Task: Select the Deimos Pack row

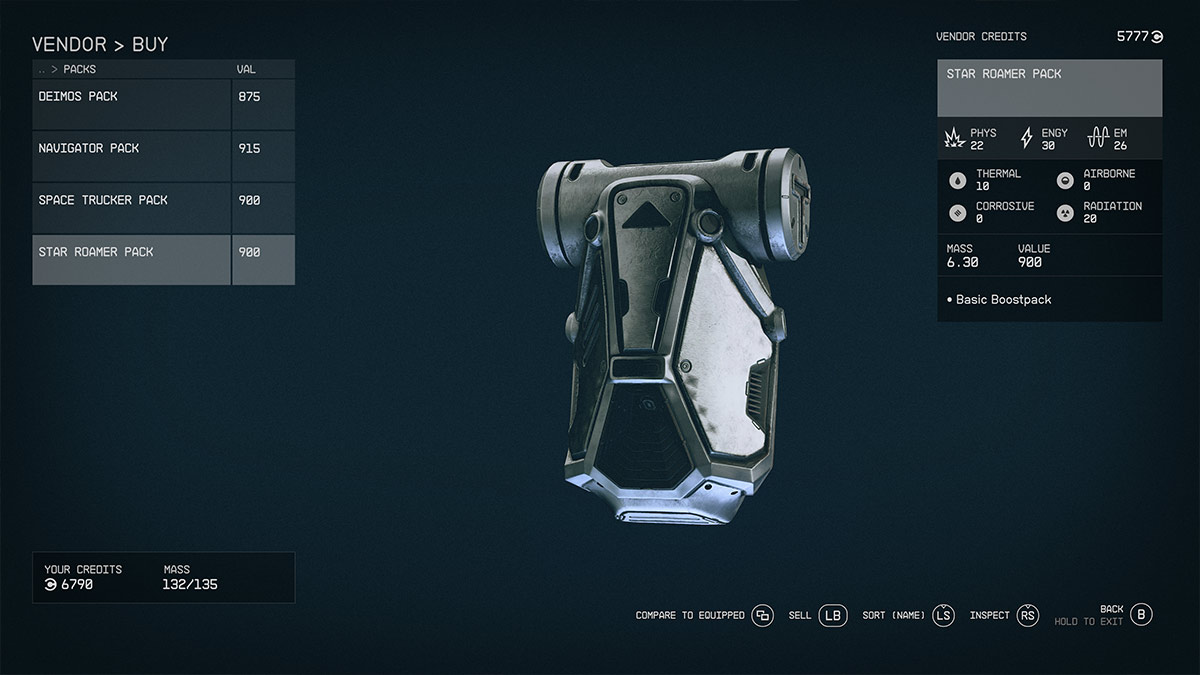Action: tap(132, 97)
